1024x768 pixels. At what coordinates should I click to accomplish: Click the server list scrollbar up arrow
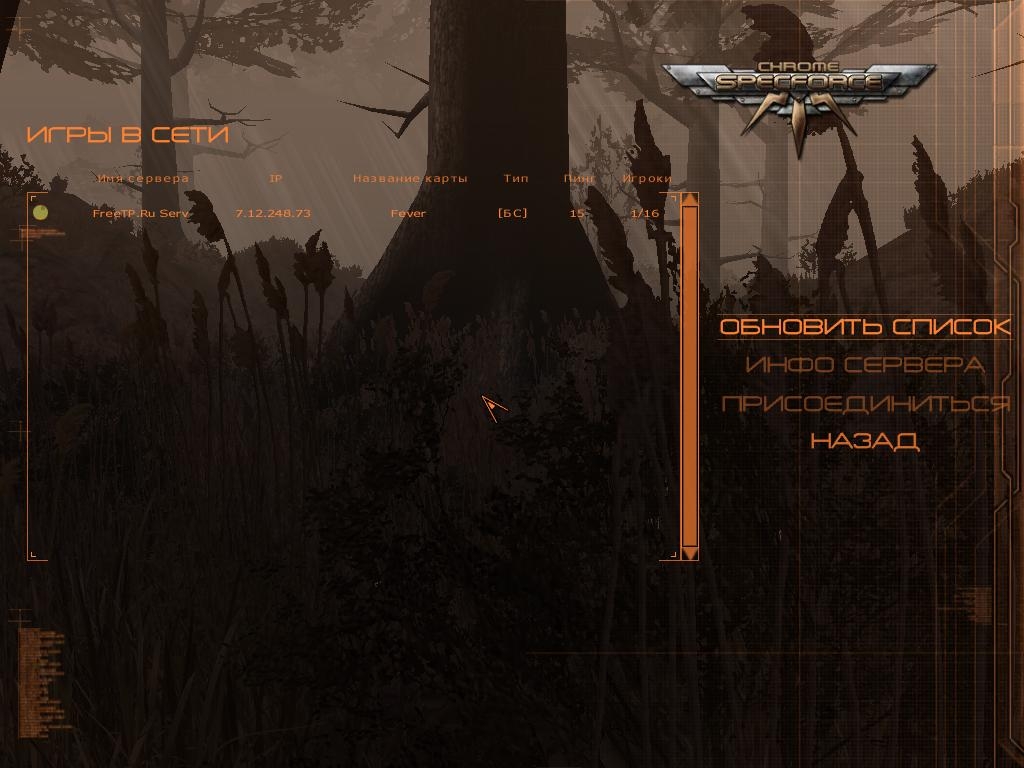coord(689,199)
